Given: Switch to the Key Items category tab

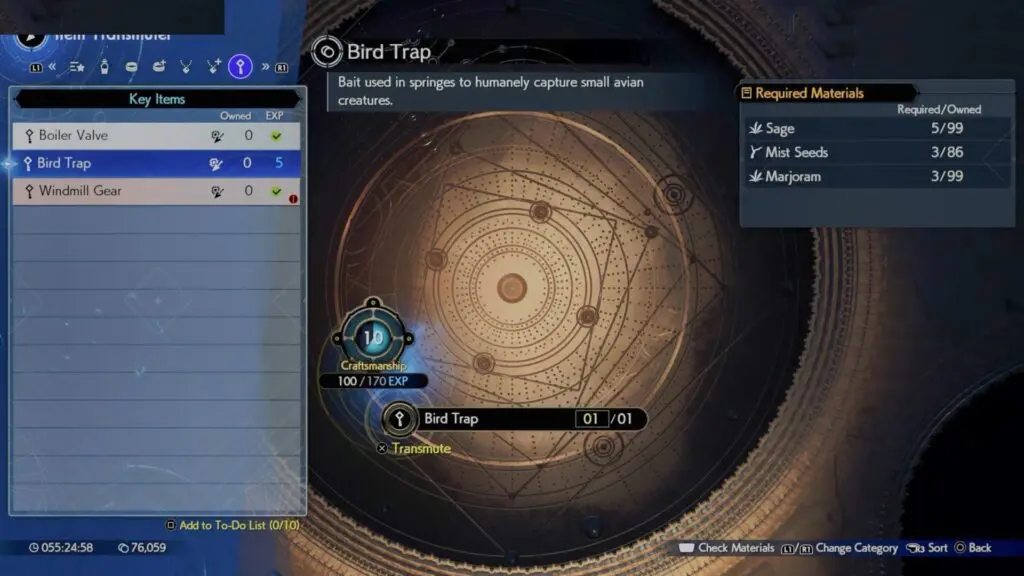Looking at the screenshot, I should [240, 67].
